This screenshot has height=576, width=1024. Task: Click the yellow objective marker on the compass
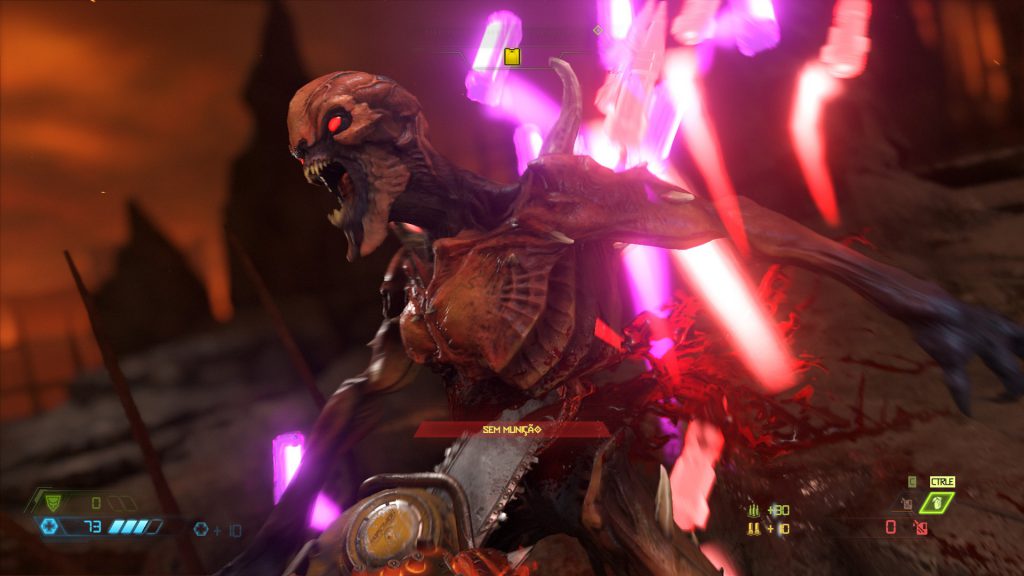coord(512,56)
